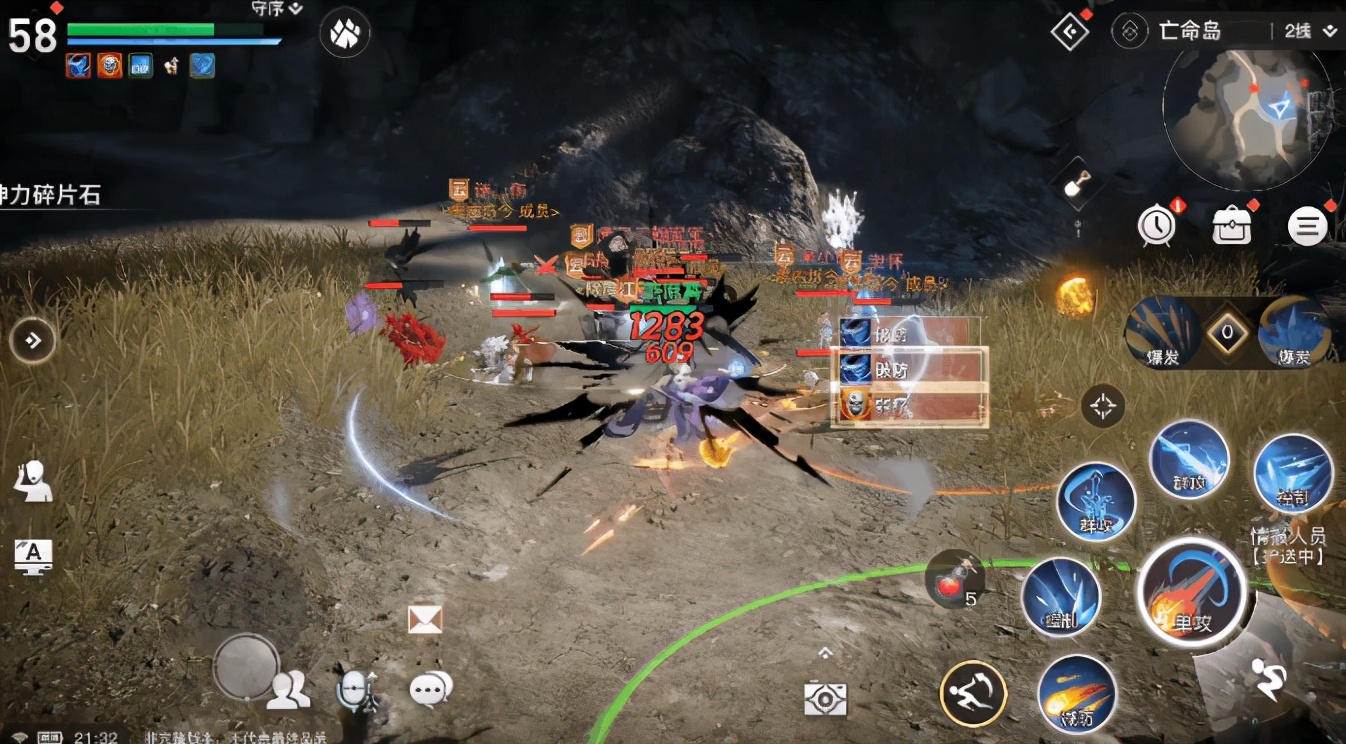Image resolution: width=1346 pixels, height=744 pixels.
Task: Open the paw print pet icon
Action: pyautogui.click(x=344, y=32)
